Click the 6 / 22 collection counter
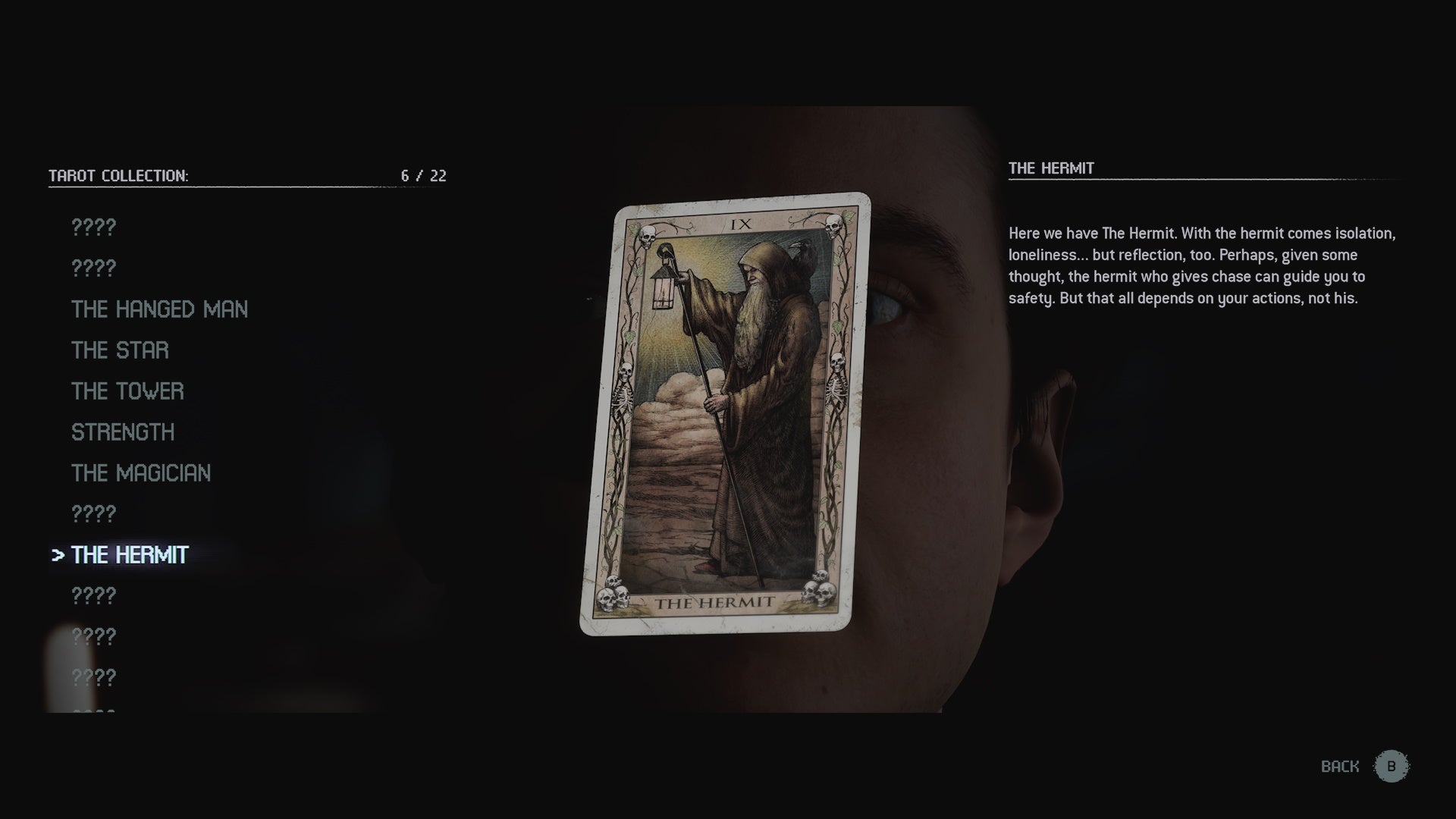 pyautogui.click(x=422, y=175)
